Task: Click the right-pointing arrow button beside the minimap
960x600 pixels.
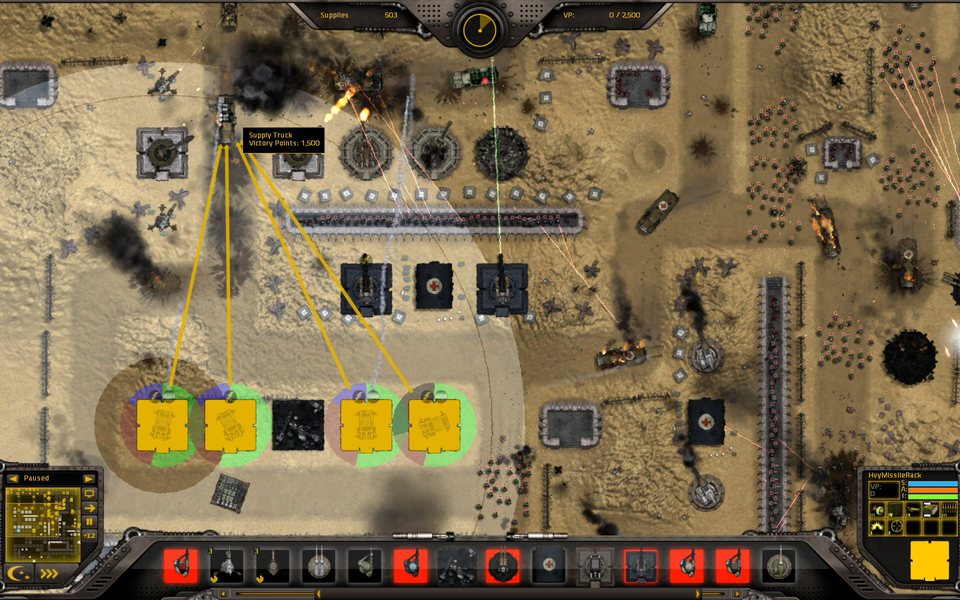Action: (90, 507)
